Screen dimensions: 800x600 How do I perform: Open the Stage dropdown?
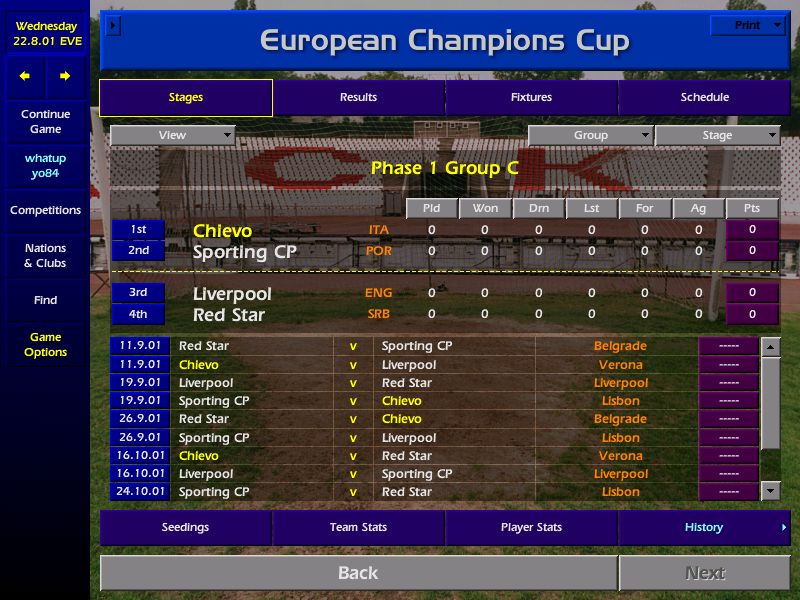pos(717,136)
